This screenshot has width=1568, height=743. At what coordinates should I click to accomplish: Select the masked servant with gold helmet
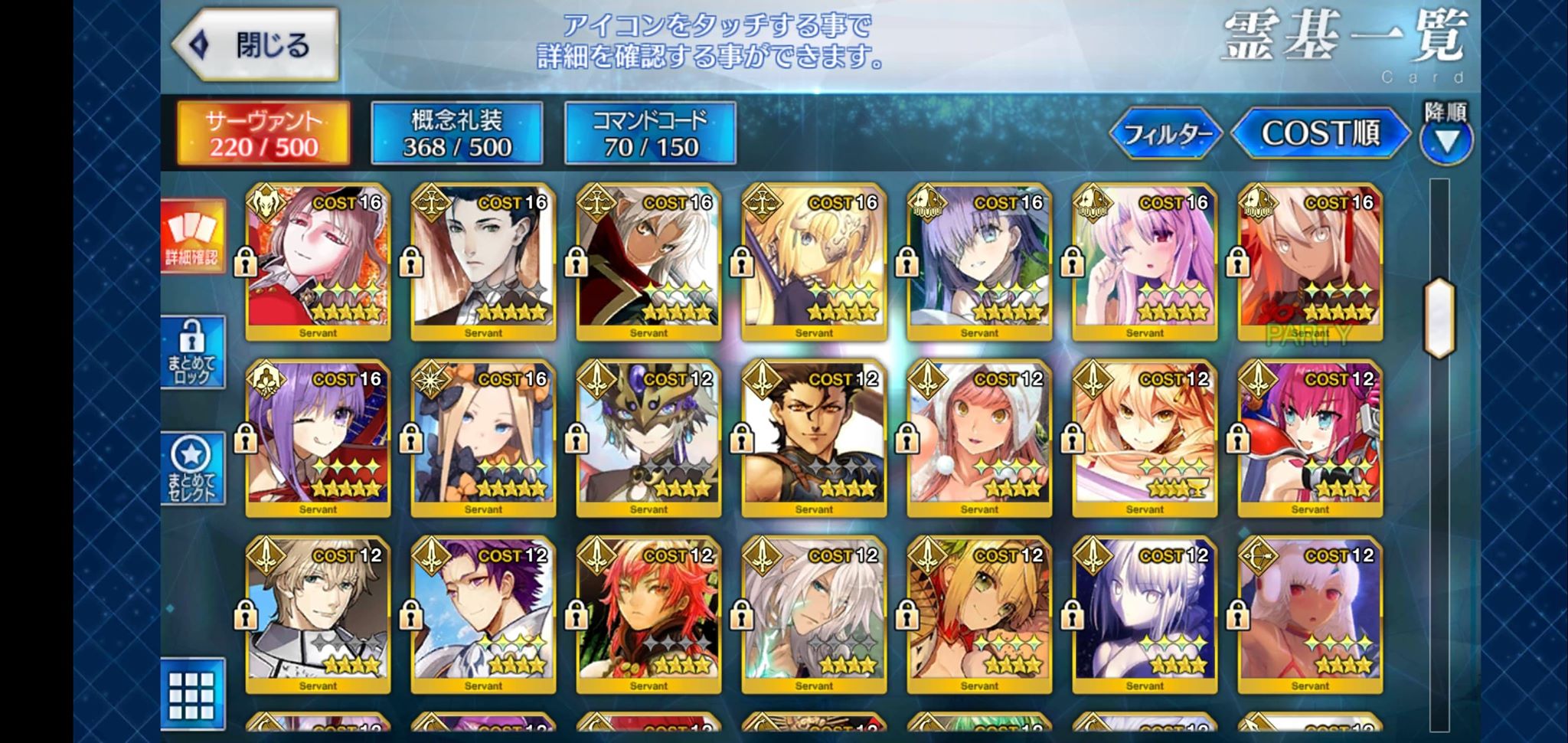point(648,438)
